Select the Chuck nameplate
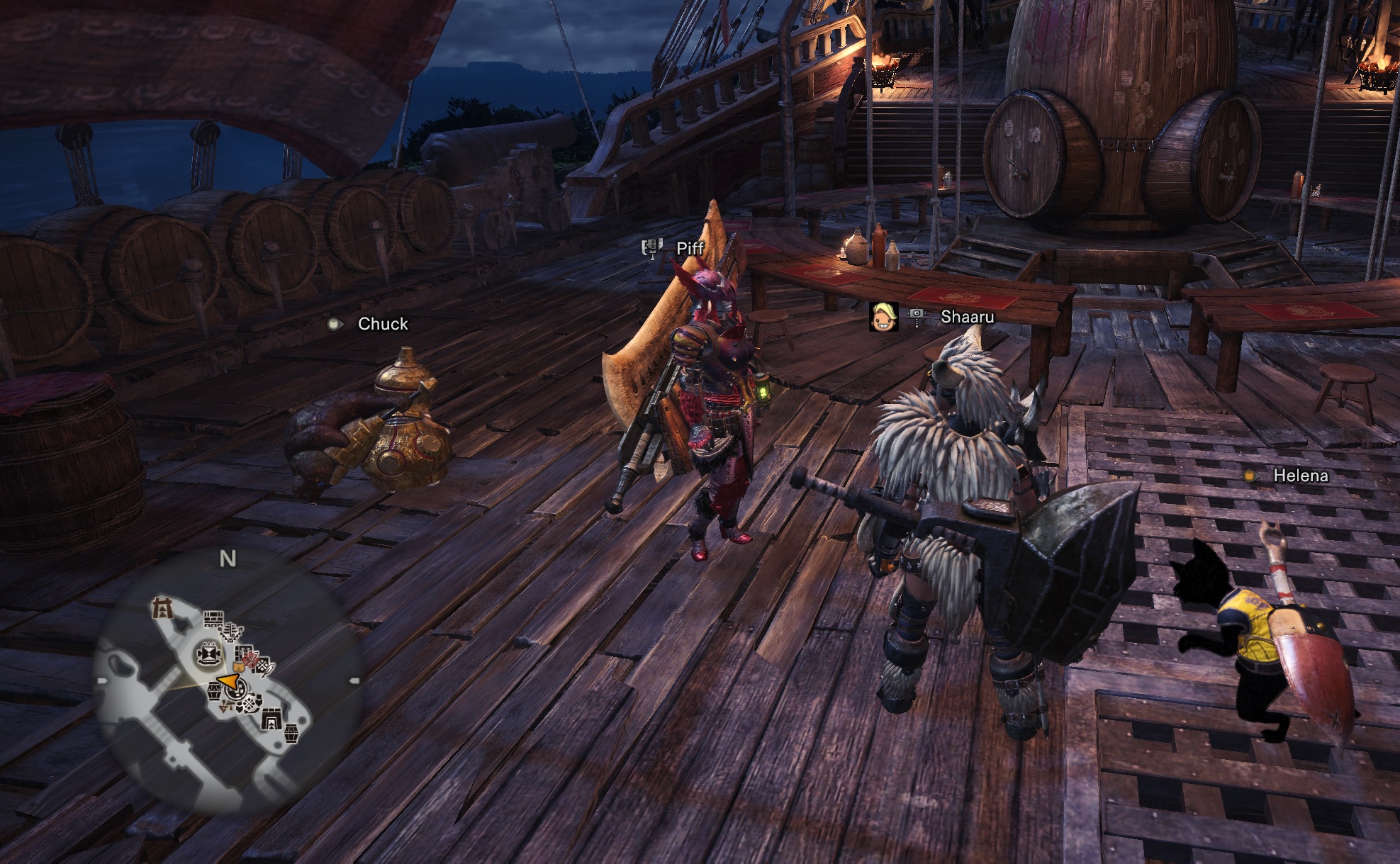 click(x=383, y=324)
